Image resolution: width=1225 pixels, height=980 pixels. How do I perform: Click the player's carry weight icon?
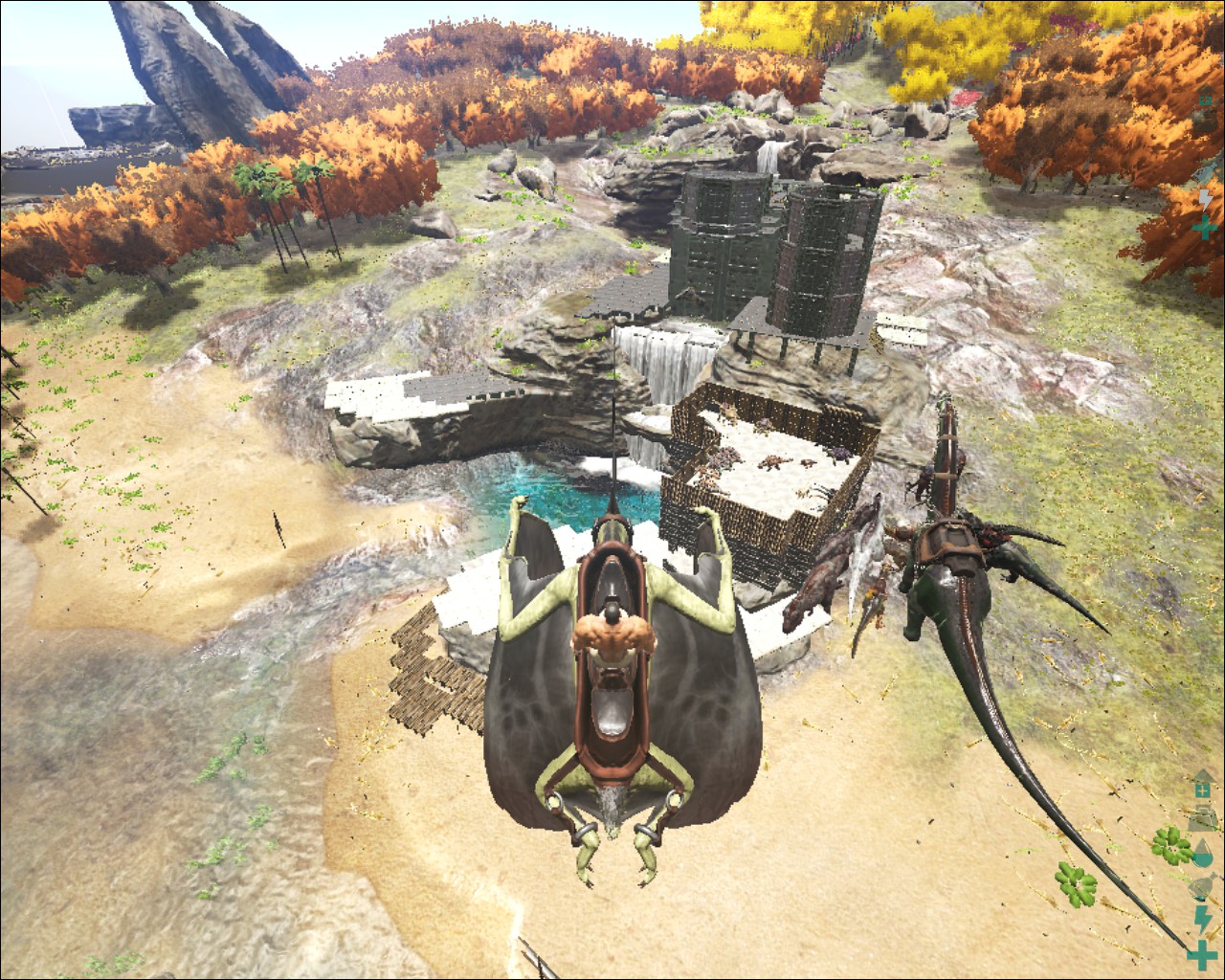click(1202, 819)
